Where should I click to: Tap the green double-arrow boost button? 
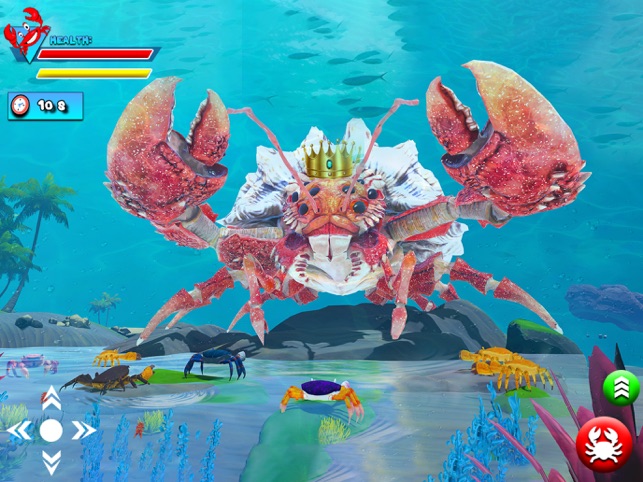[621, 387]
